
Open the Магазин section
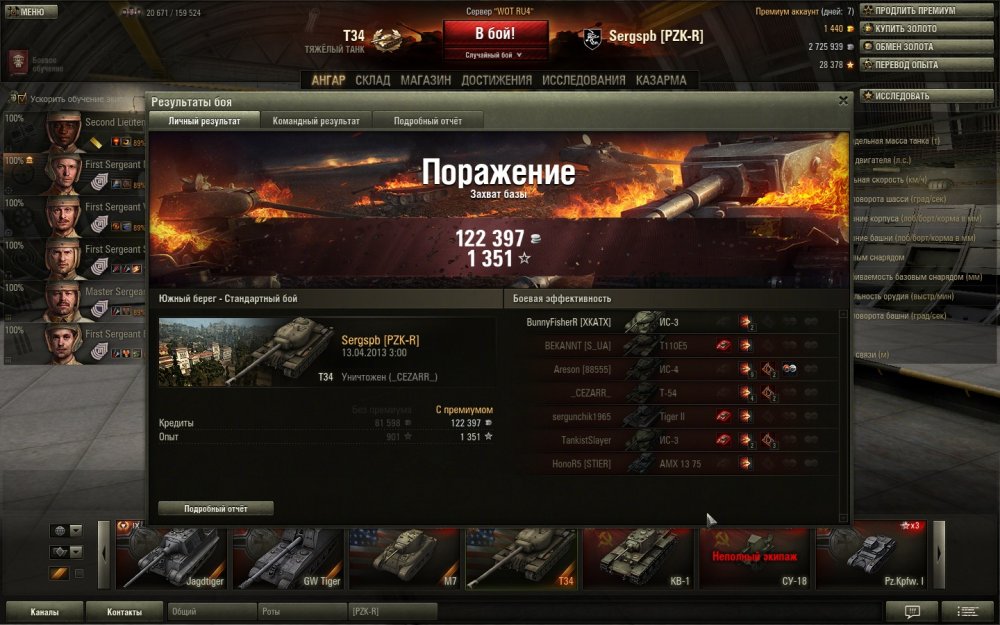click(x=425, y=80)
